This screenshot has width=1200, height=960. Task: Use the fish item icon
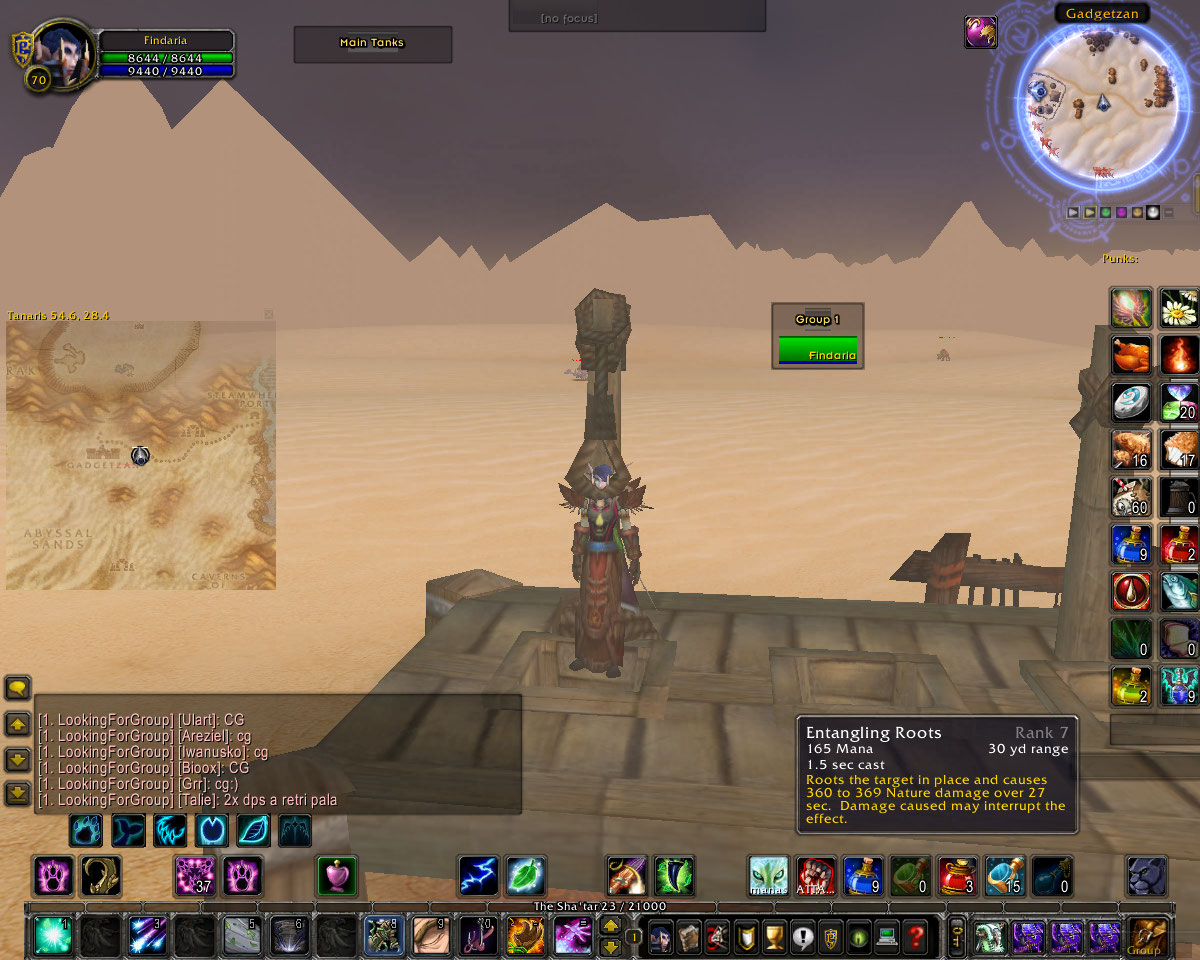pyautogui.click(x=1179, y=591)
